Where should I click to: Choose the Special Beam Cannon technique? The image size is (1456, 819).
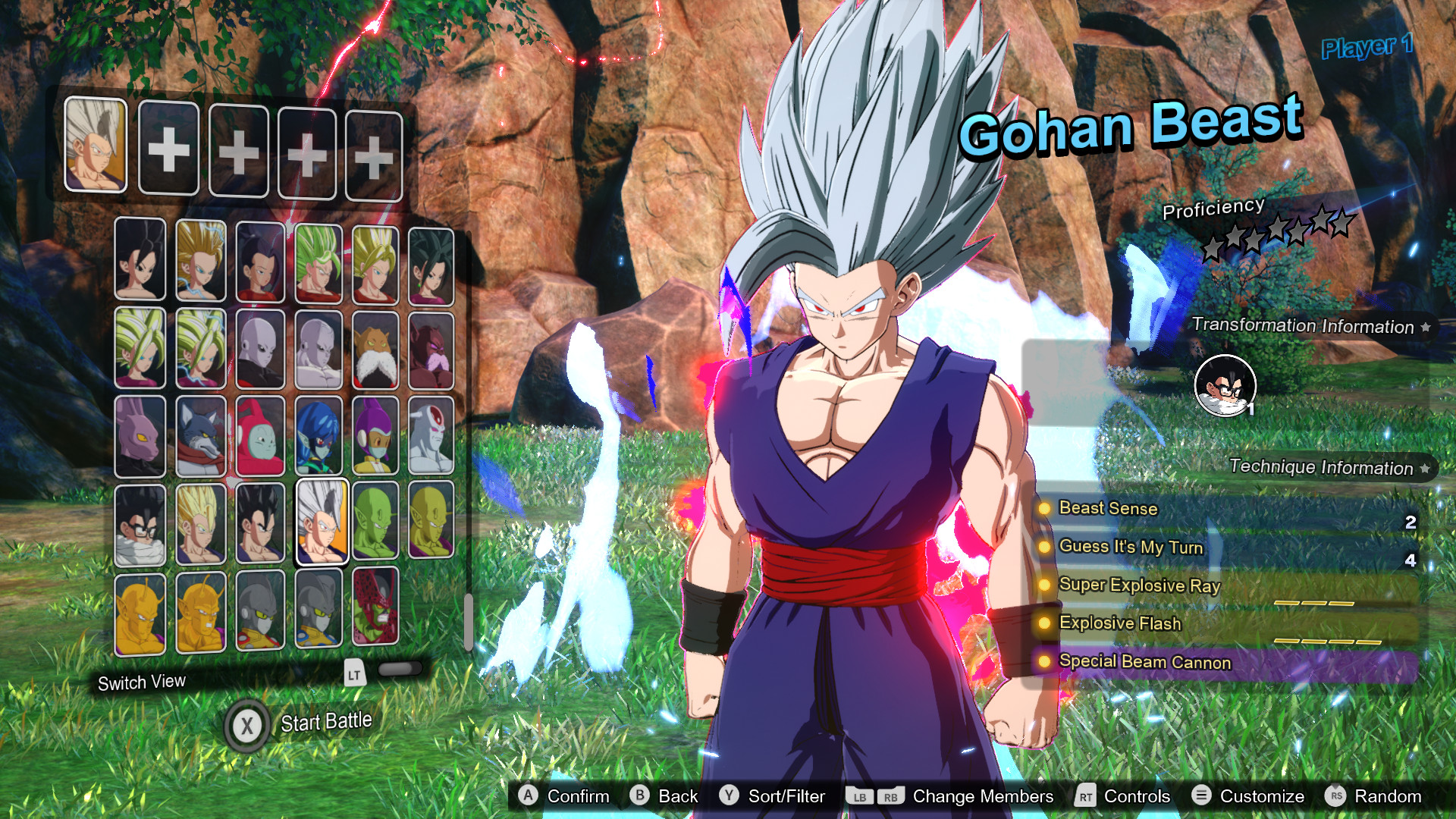point(1225,662)
